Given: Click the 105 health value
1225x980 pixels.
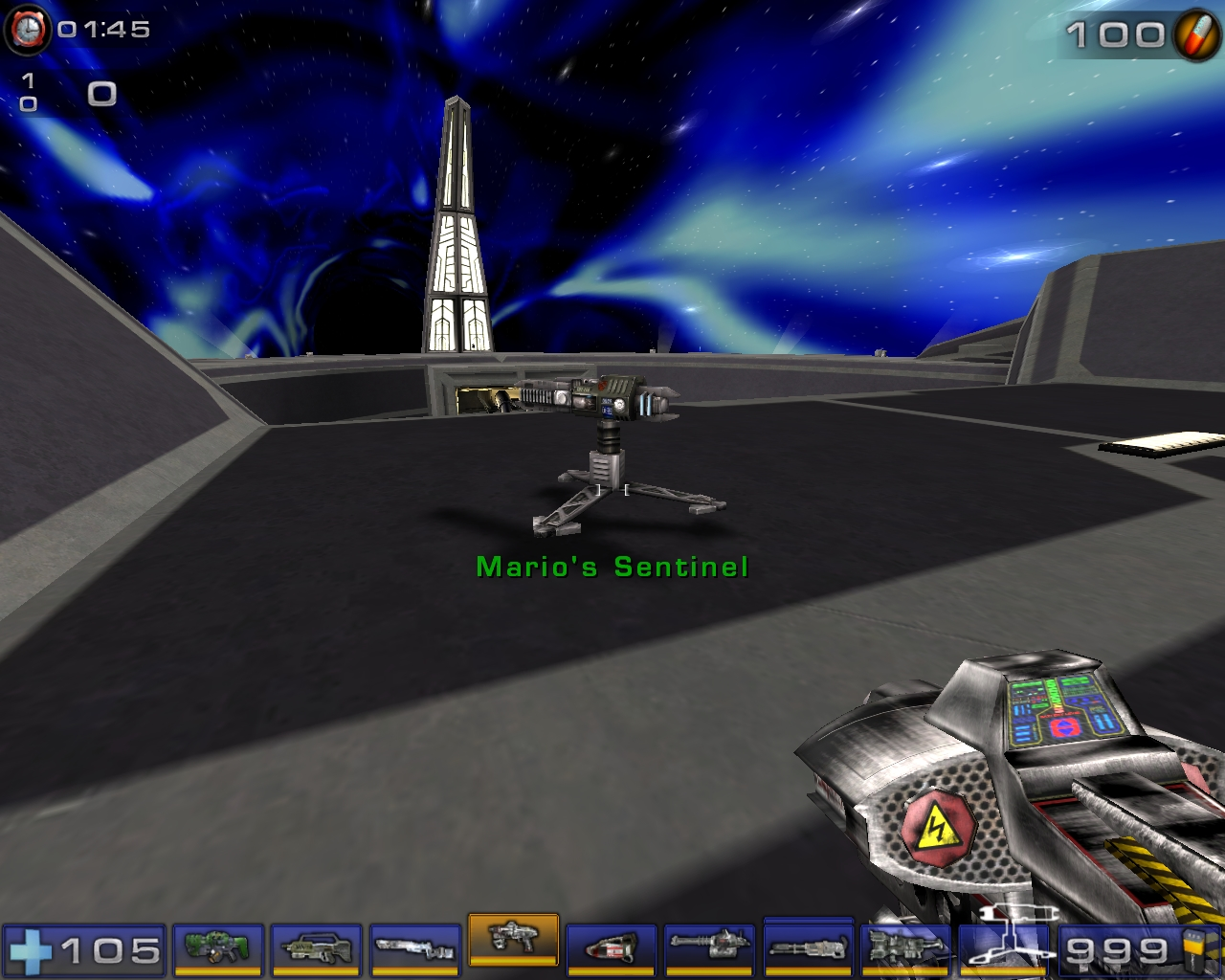Looking at the screenshot, I should tap(108, 950).
